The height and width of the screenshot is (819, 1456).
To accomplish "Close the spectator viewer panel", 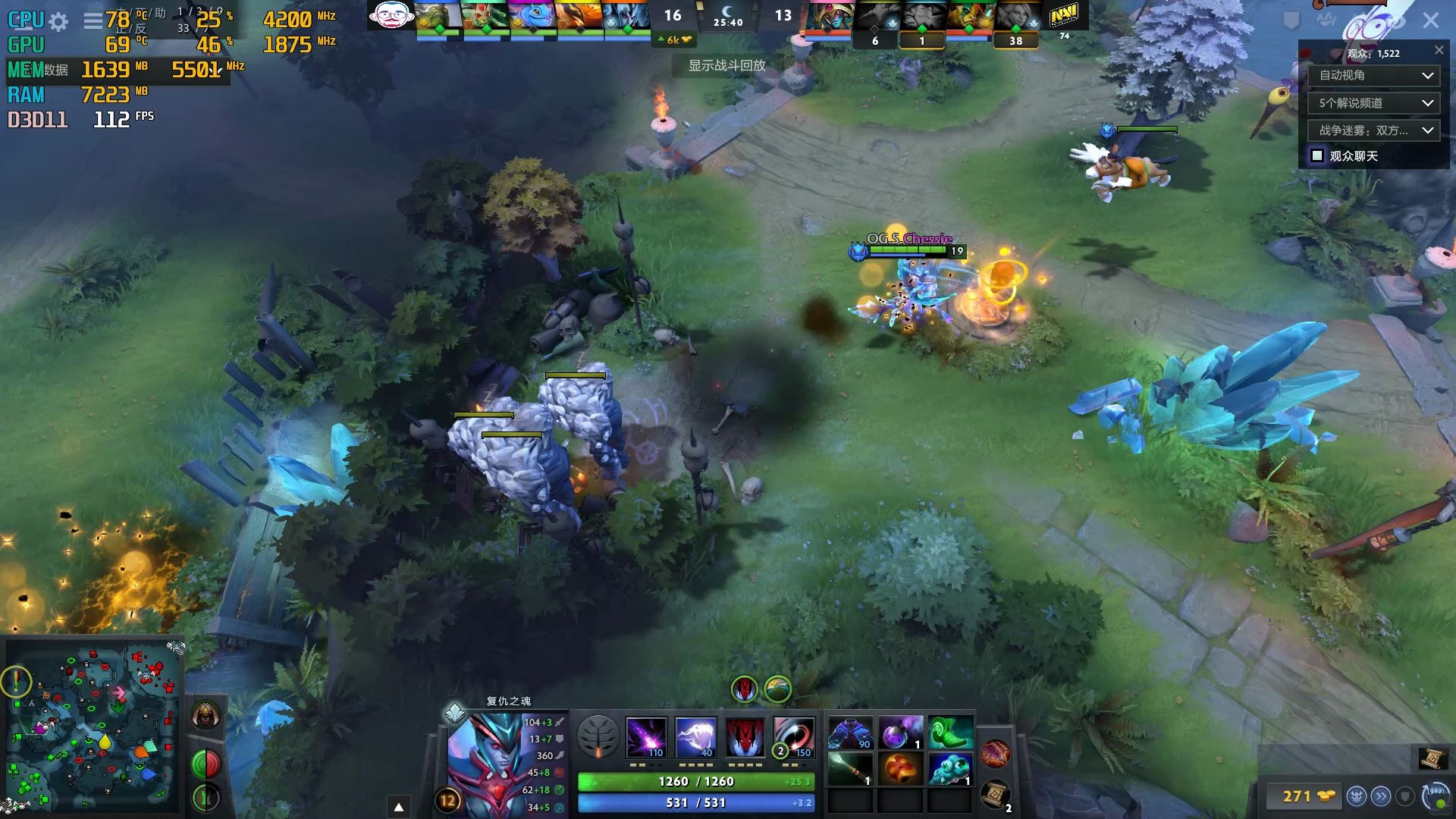I will click(1439, 50).
